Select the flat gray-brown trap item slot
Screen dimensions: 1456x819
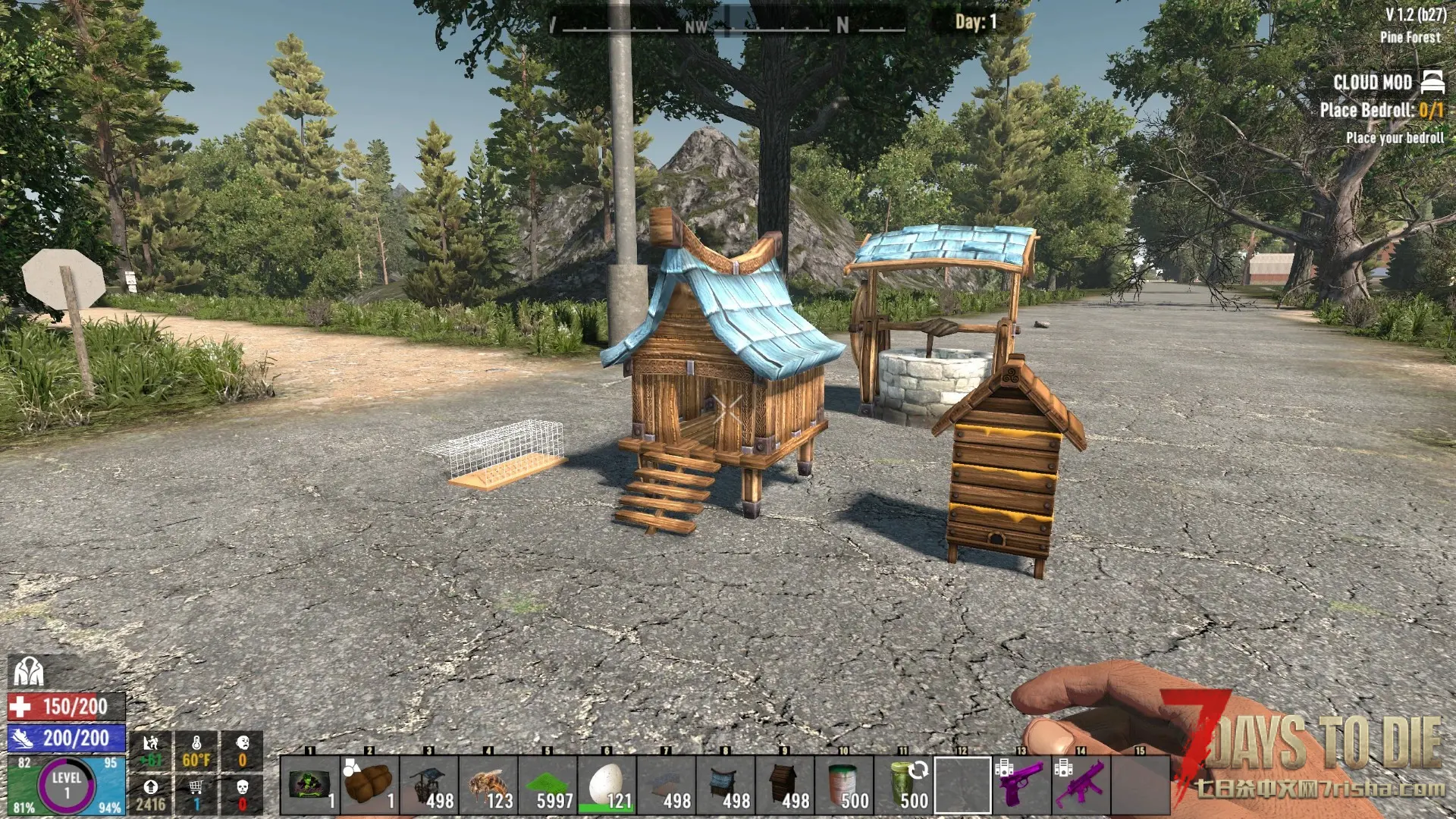(x=666, y=786)
